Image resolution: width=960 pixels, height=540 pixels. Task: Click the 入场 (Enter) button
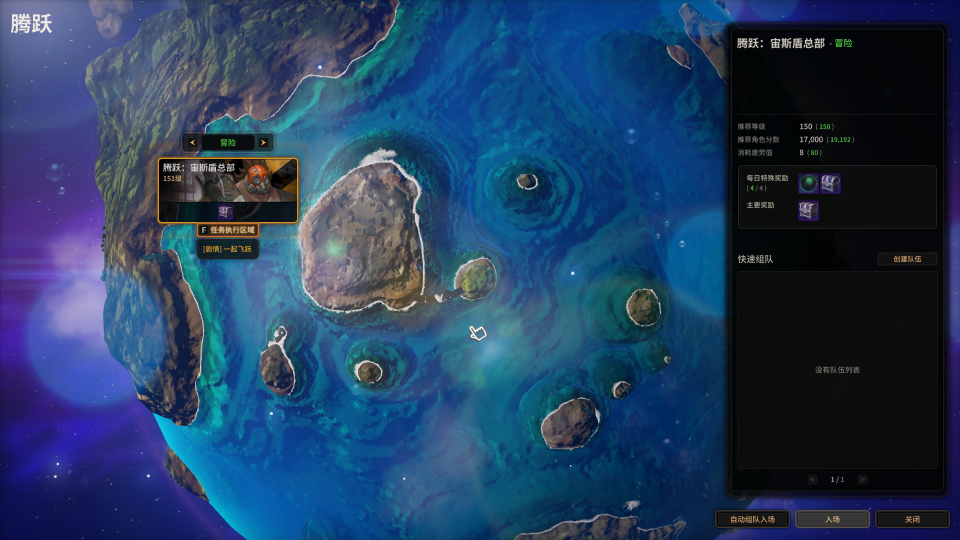832,519
